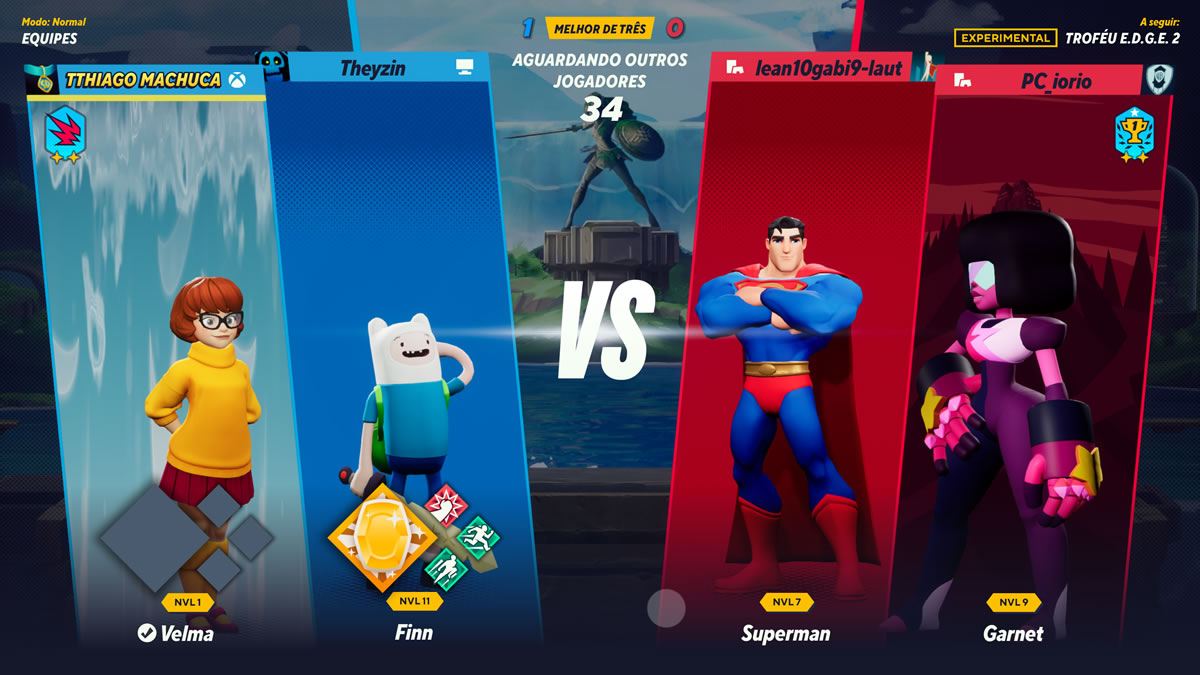Viewport: 1200px width, 675px height.
Task: Click the EXPERIMENTAL tag
Action: [1005, 38]
